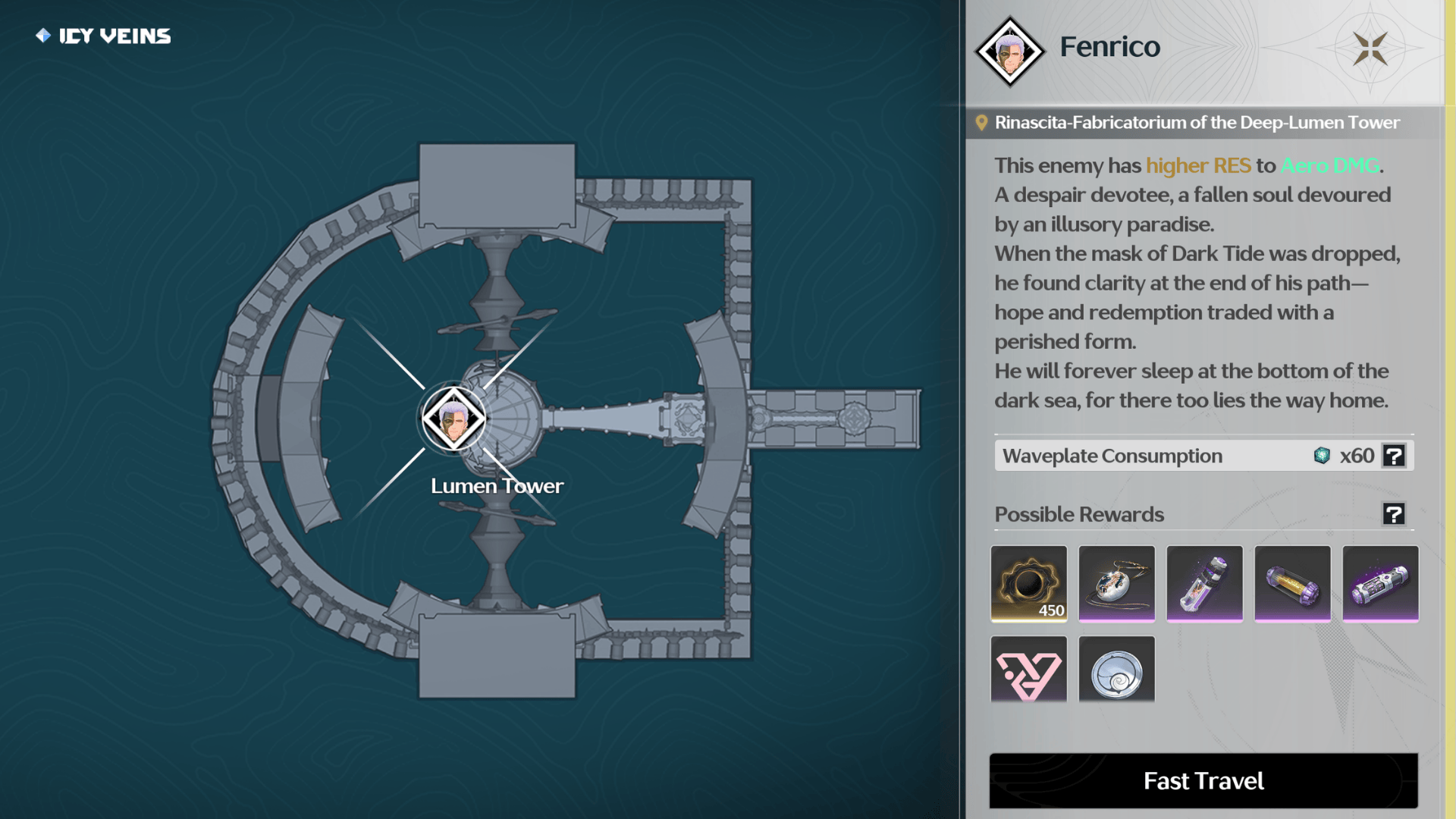
Task: Inspect the silver spiral shell reward
Action: coord(1116,670)
